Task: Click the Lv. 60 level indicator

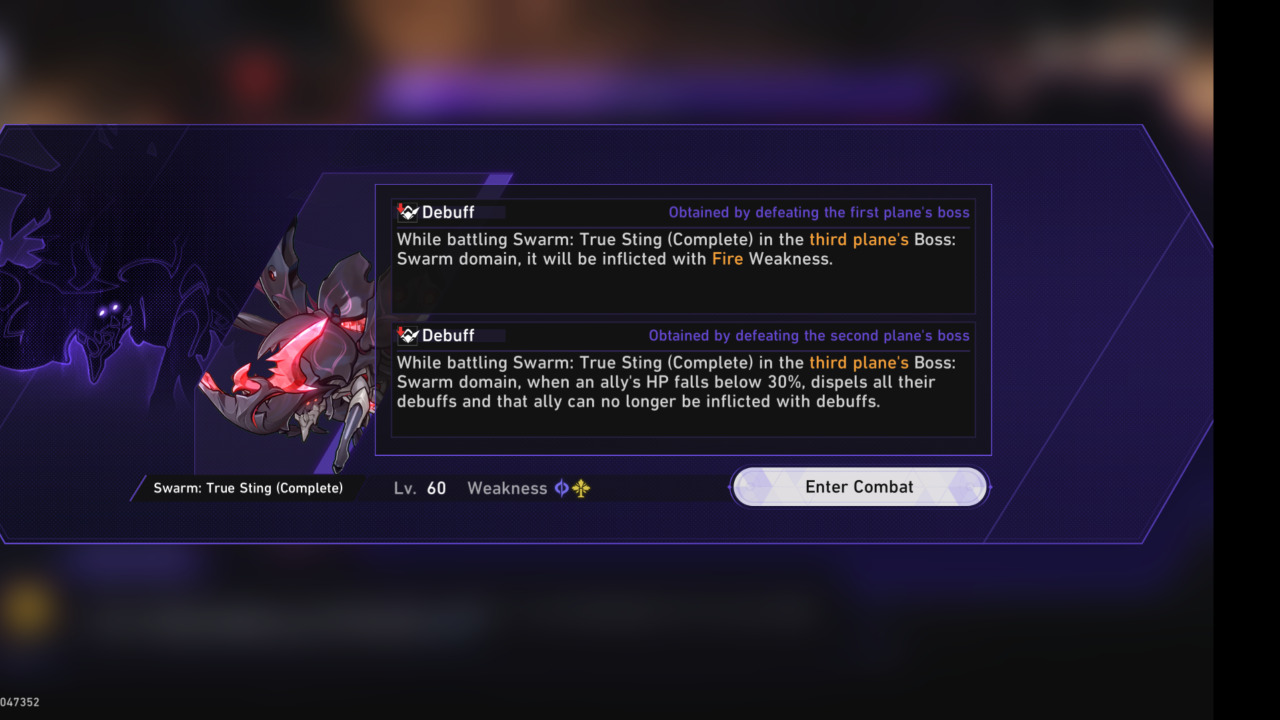Action: pyautogui.click(x=421, y=488)
